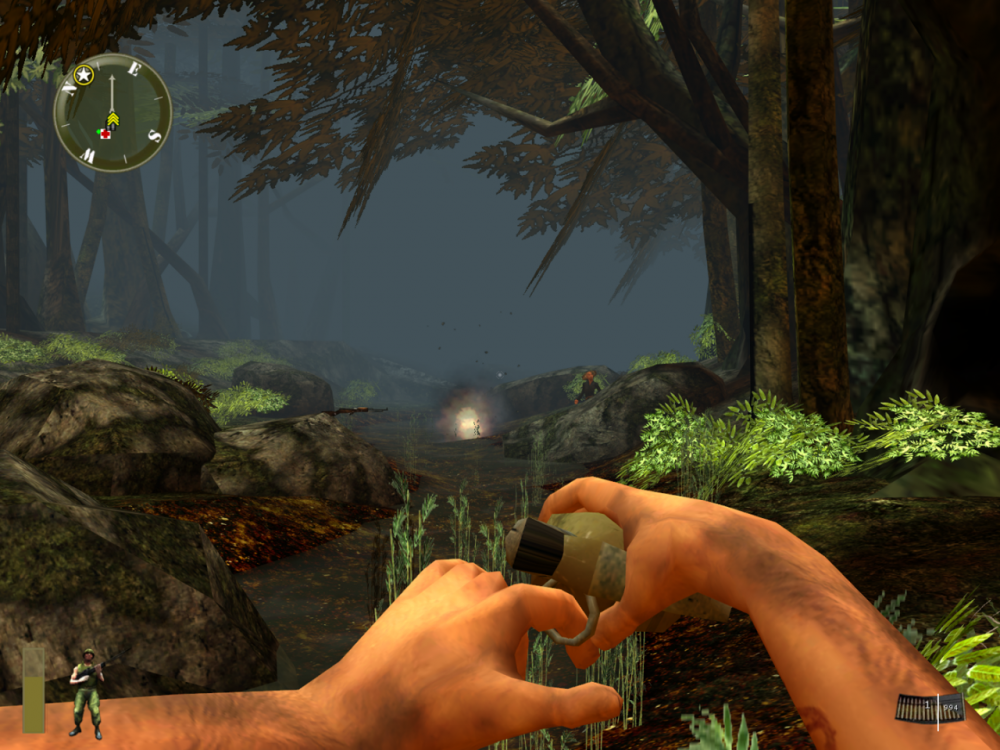Click the red cross medic marker on compass
This screenshot has width=1000, height=750.
point(104,132)
